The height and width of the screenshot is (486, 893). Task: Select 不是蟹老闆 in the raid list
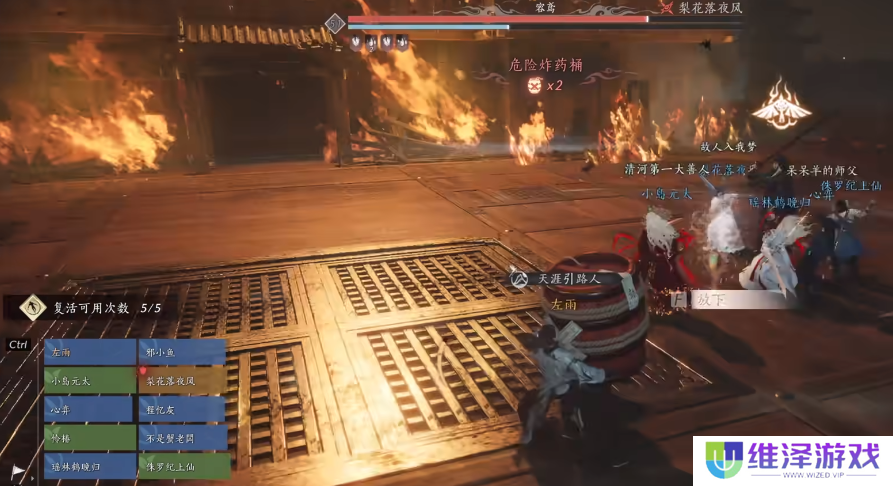pyautogui.click(x=181, y=437)
